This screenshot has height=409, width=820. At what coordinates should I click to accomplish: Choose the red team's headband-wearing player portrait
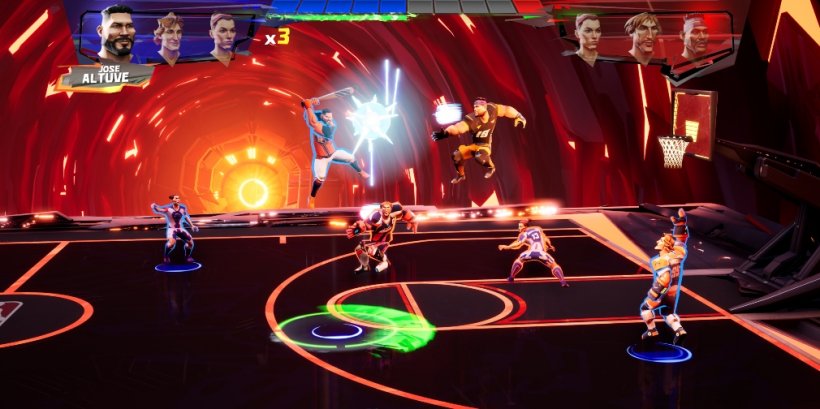pos(693,37)
